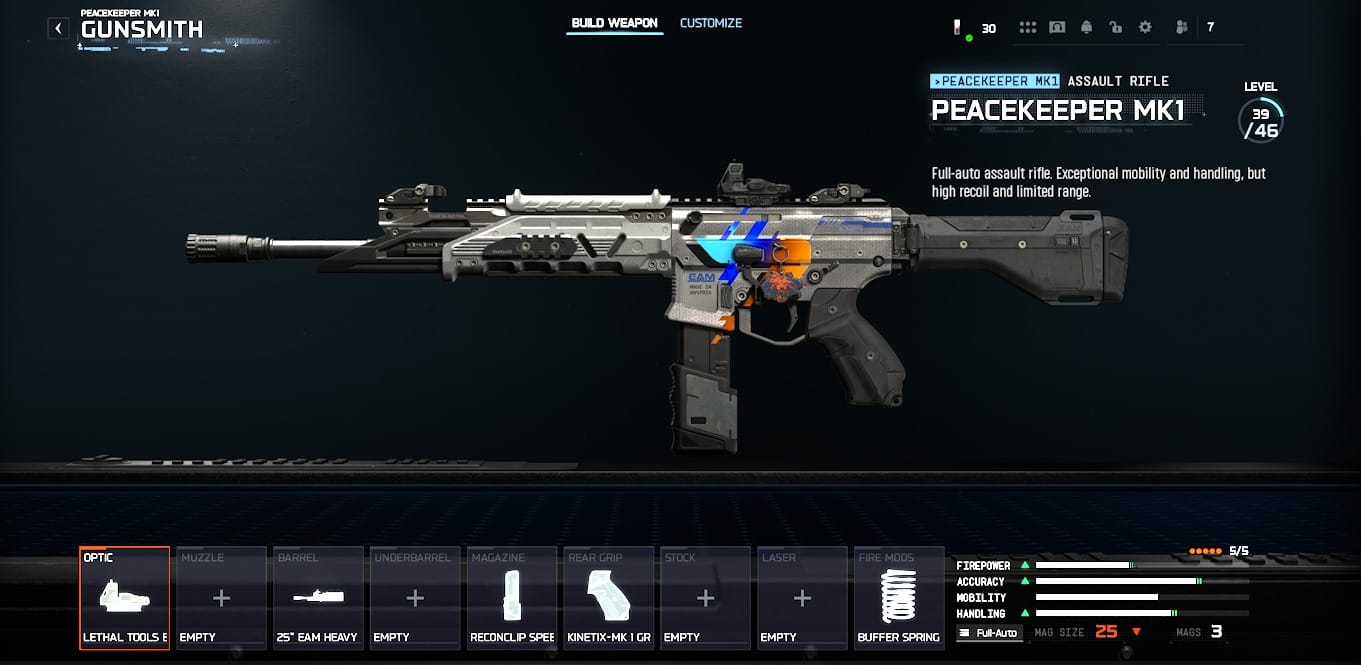The height and width of the screenshot is (665, 1361).
Task: Open the empty Laser slot
Action: click(x=802, y=598)
